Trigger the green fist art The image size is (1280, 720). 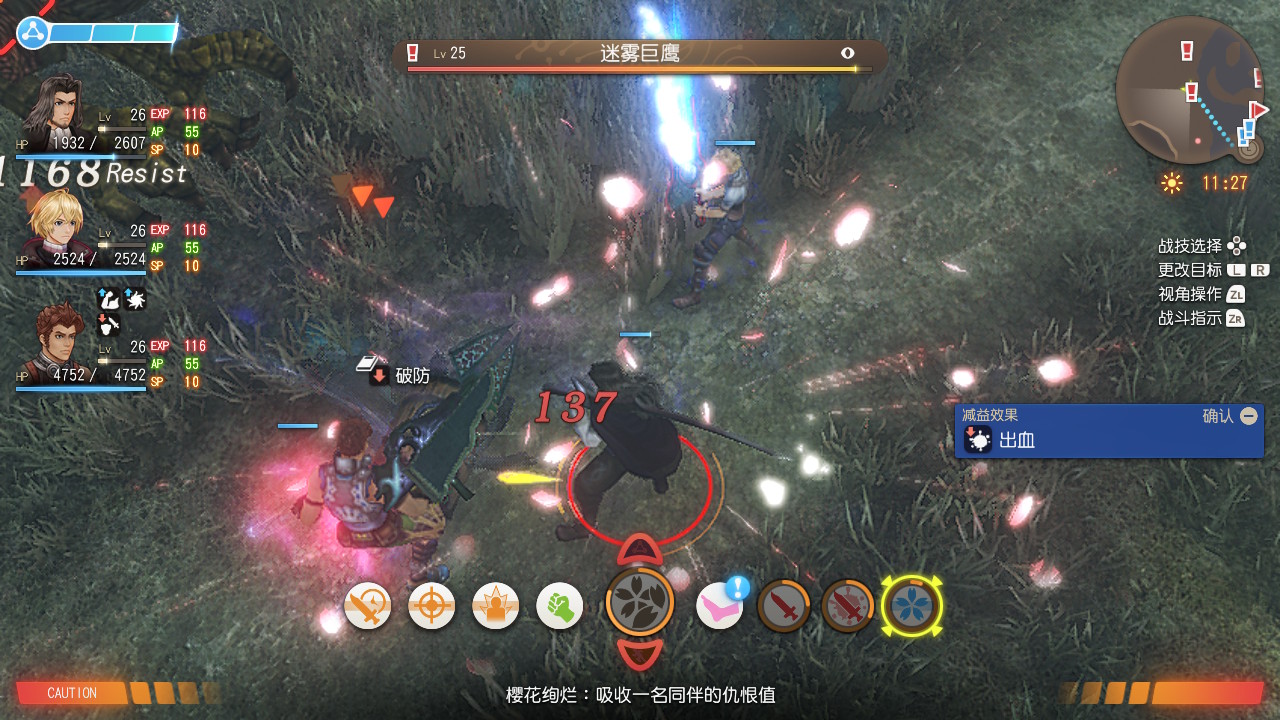tap(559, 606)
